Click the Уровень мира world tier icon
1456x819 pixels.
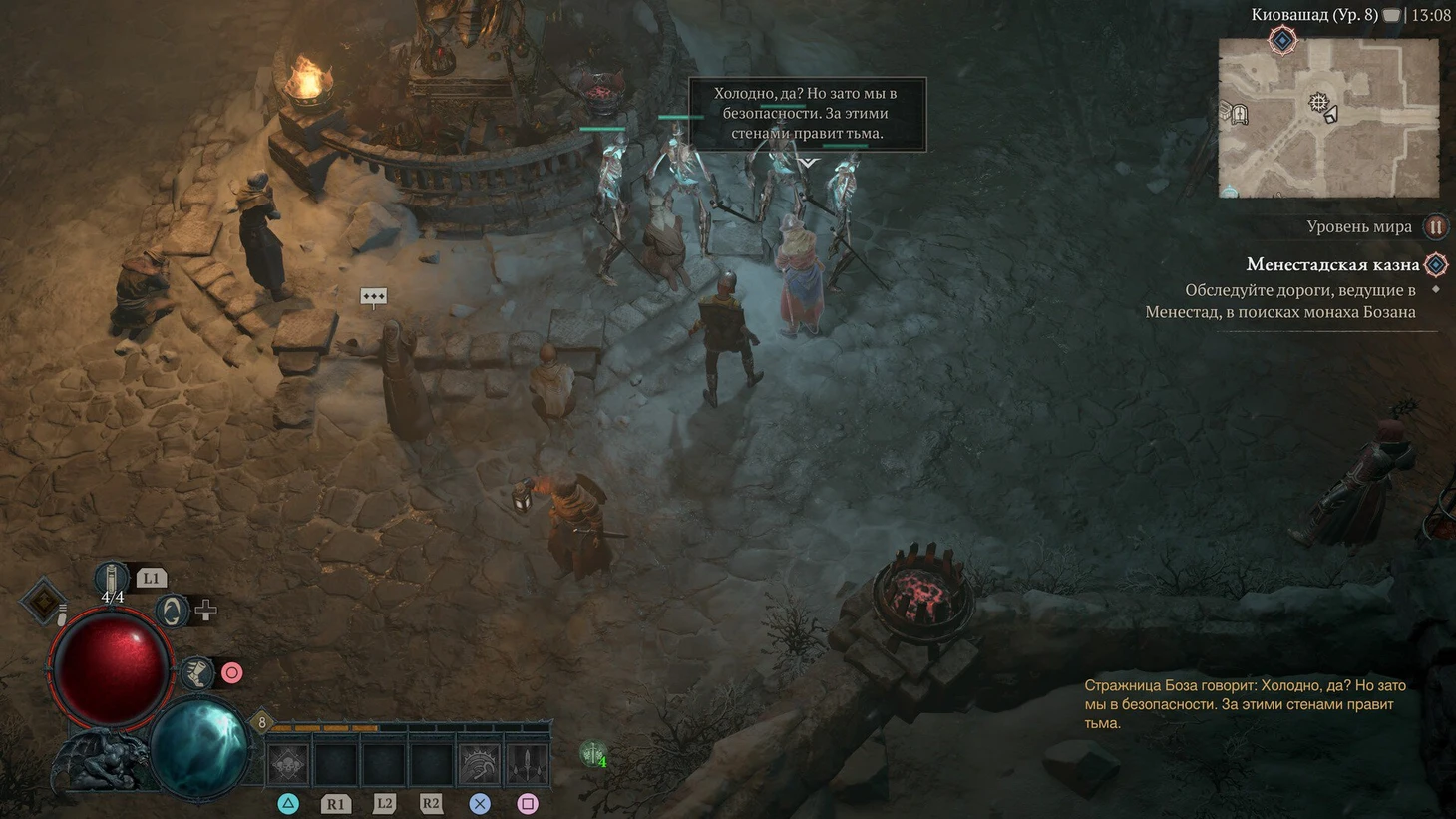[x=1435, y=227]
